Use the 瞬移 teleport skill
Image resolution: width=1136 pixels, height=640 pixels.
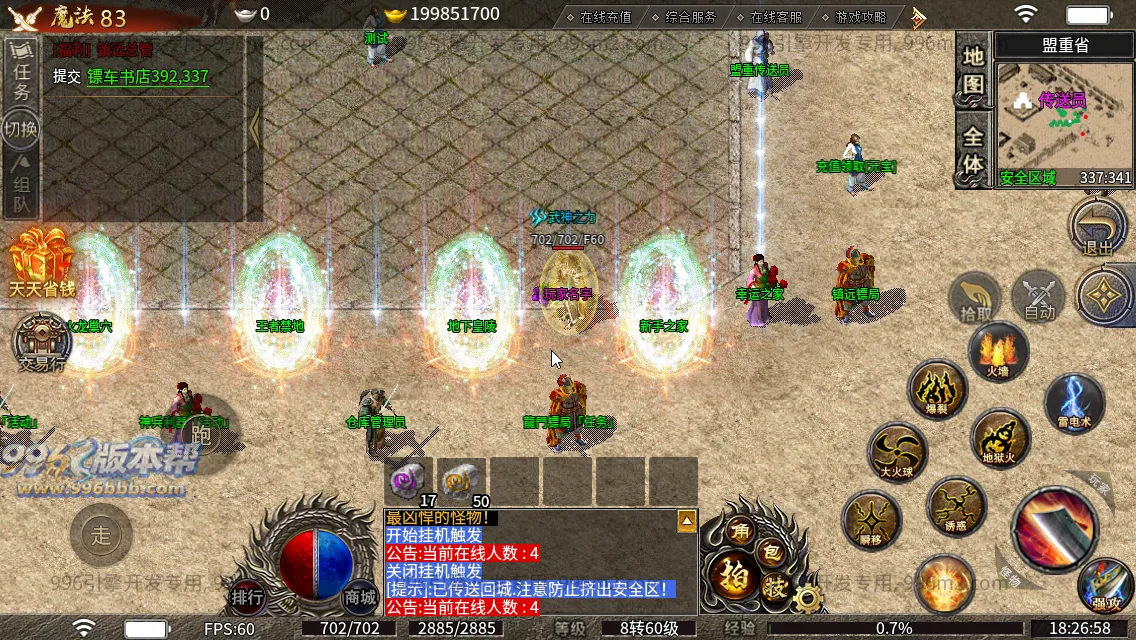[x=871, y=519]
